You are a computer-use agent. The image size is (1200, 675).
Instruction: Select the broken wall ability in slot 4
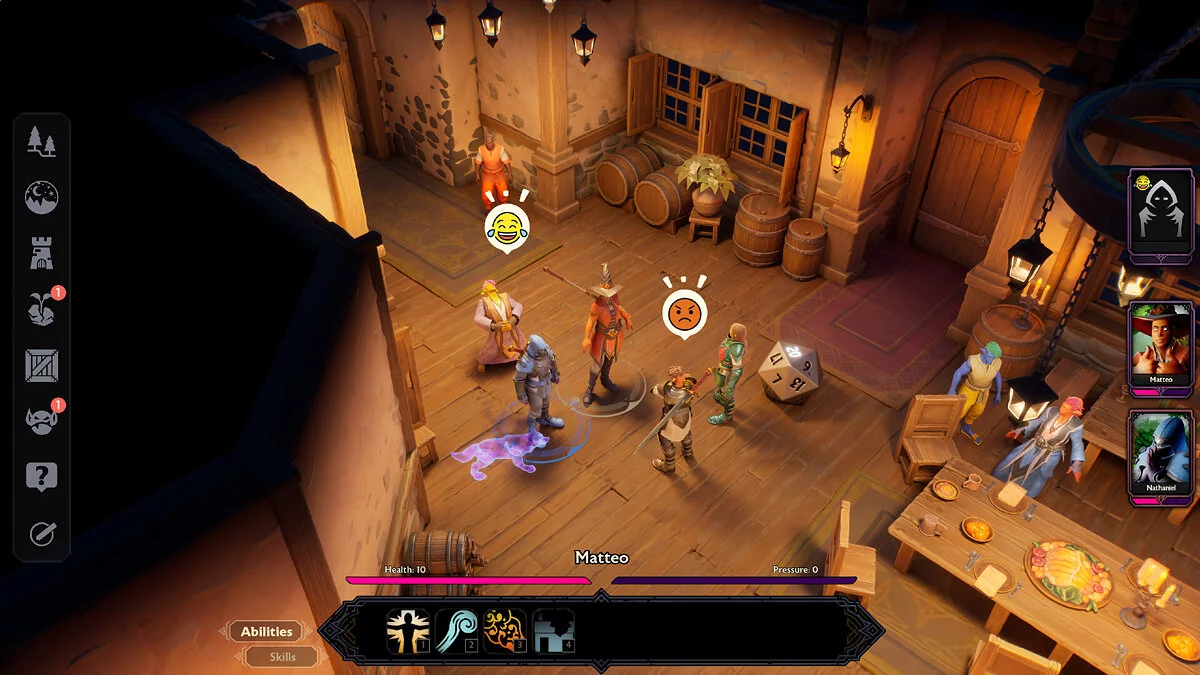553,632
